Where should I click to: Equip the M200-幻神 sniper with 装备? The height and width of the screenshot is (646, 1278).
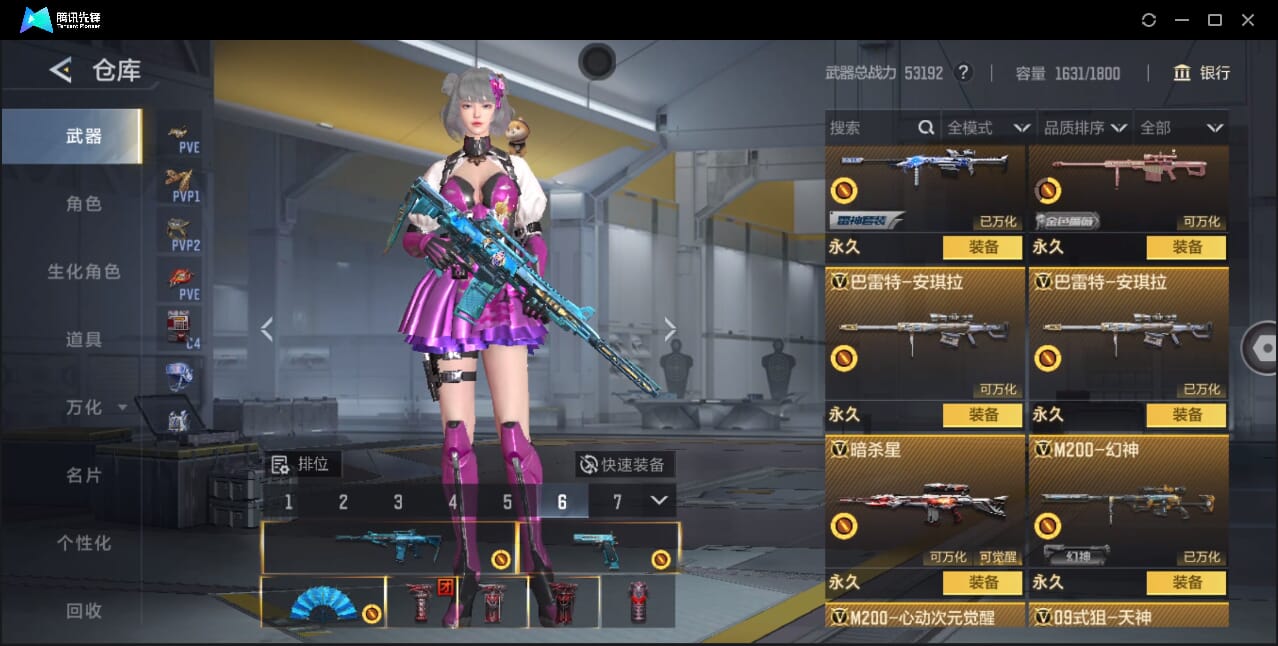coord(1186,582)
